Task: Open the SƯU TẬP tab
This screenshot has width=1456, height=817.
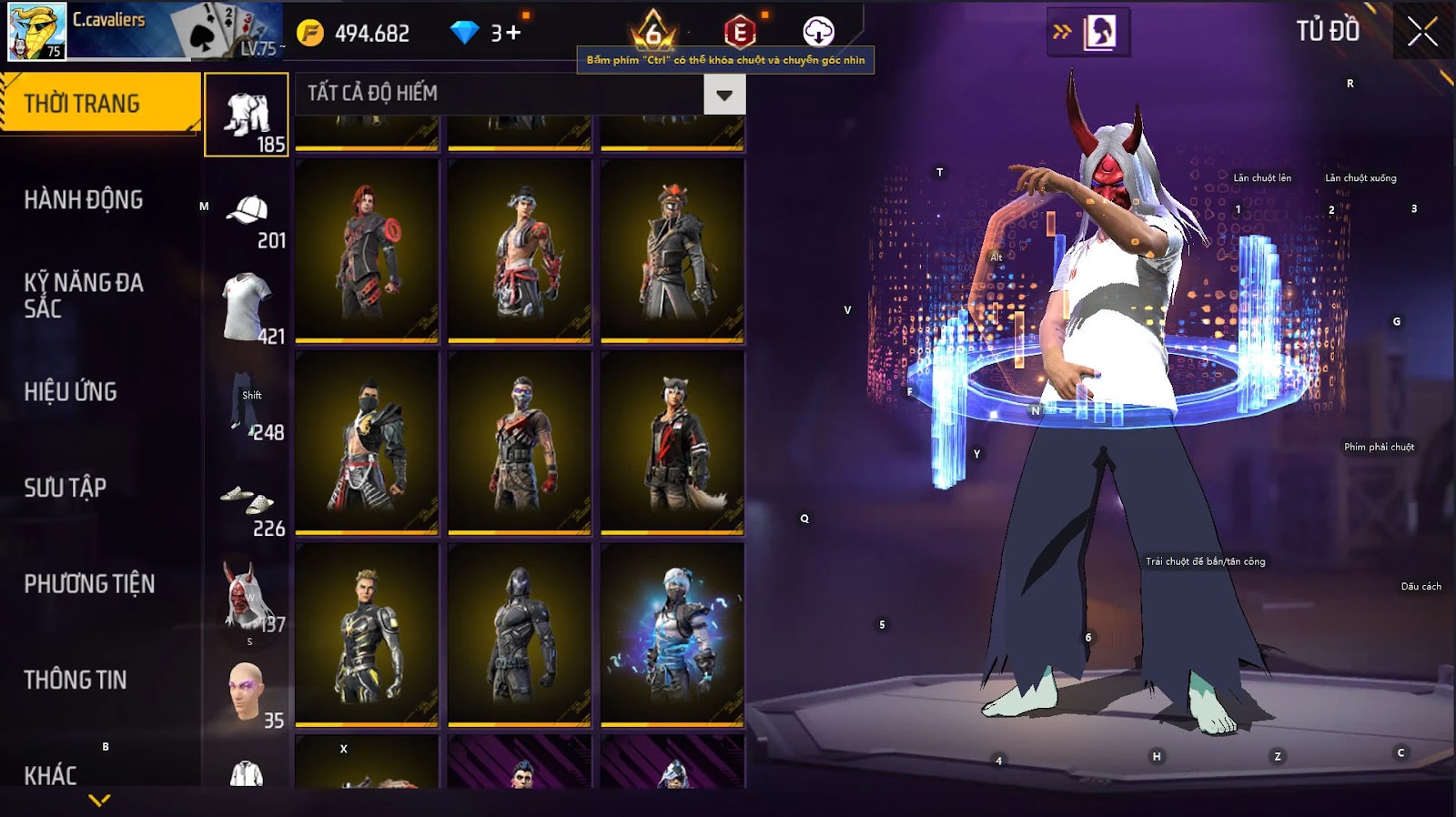Action: [66, 488]
